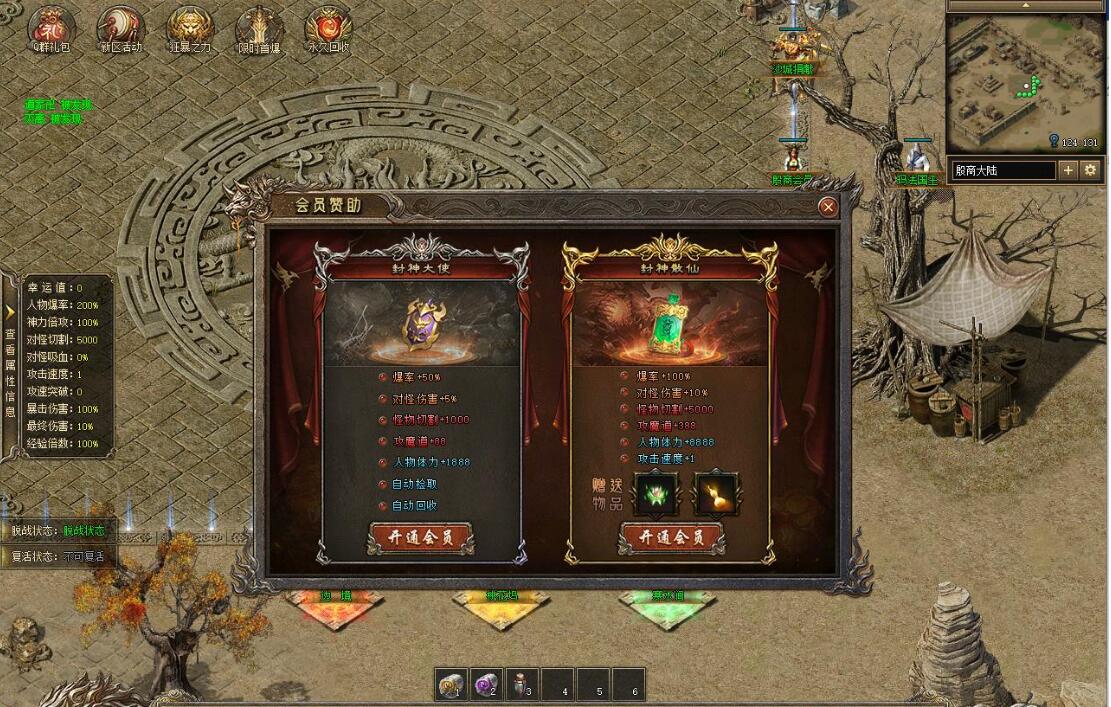Click the minimap of 殷商大陆

(x=1025, y=82)
